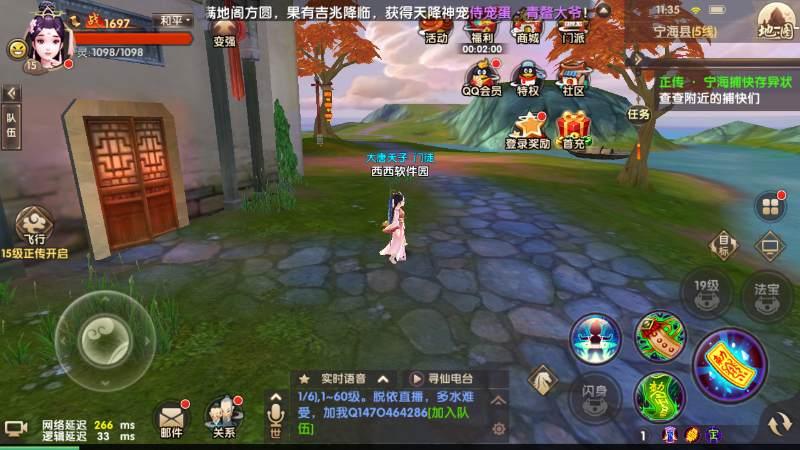Open the 福利 welfare rewards icon
800x450 pixels.
click(x=481, y=27)
